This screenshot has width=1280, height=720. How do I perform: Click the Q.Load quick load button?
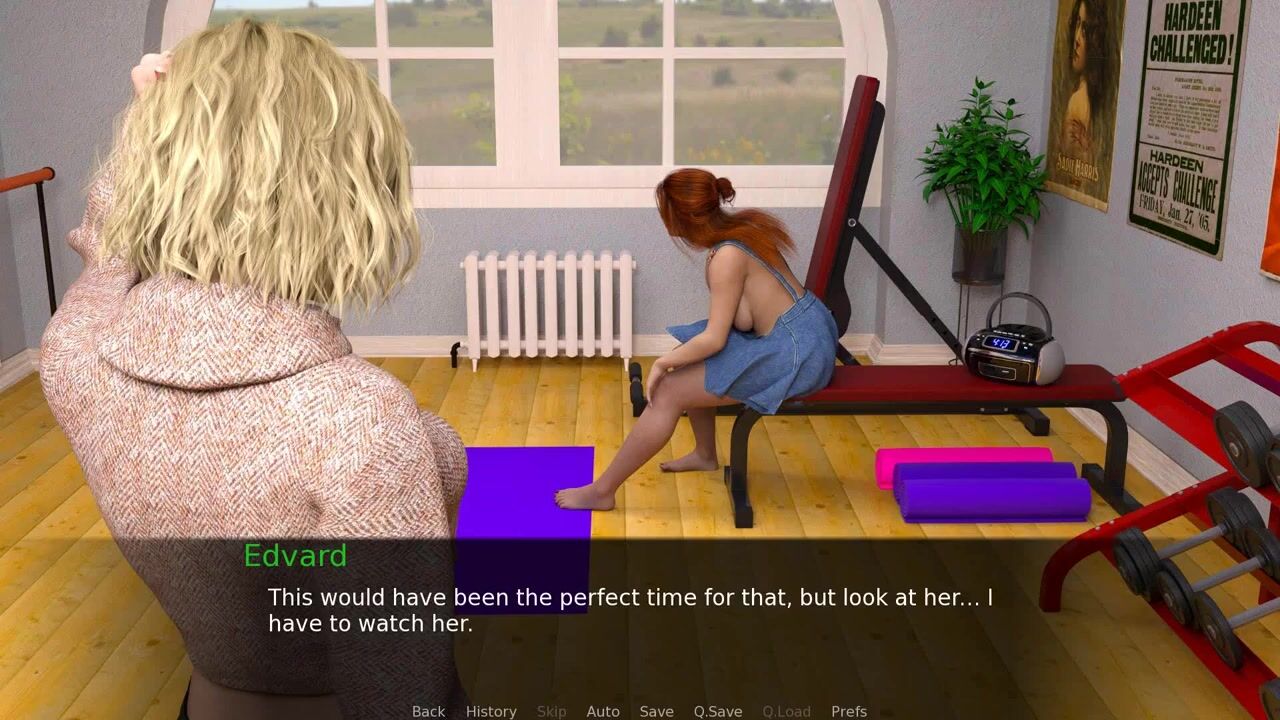786,711
